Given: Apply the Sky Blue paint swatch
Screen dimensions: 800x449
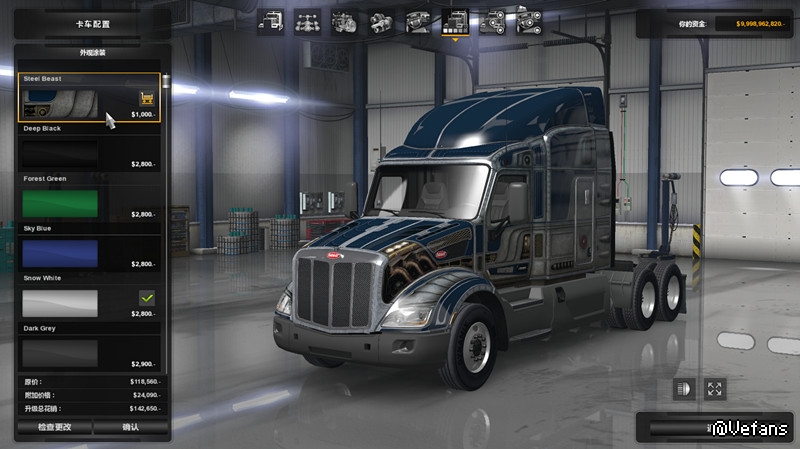Looking at the screenshot, I should (x=61, y=253).
